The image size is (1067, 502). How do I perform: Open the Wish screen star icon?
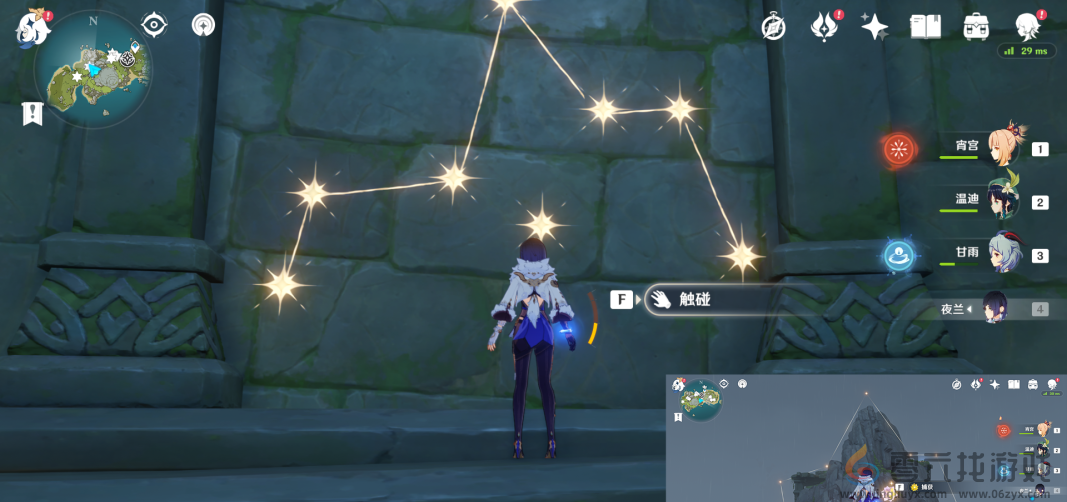click(x=875, y=27)
